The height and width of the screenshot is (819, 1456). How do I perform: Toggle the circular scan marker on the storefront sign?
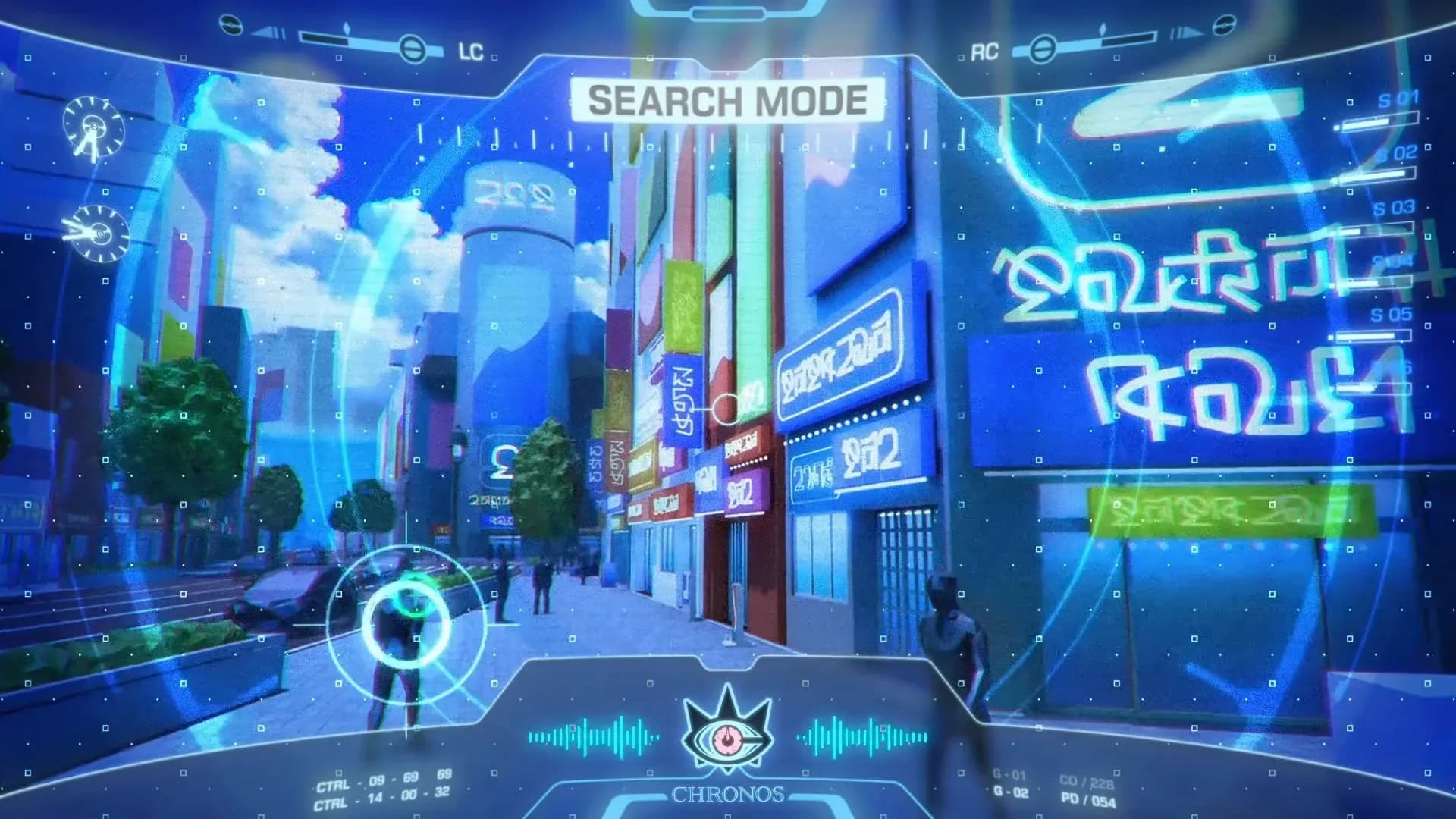tap(726, 407)
